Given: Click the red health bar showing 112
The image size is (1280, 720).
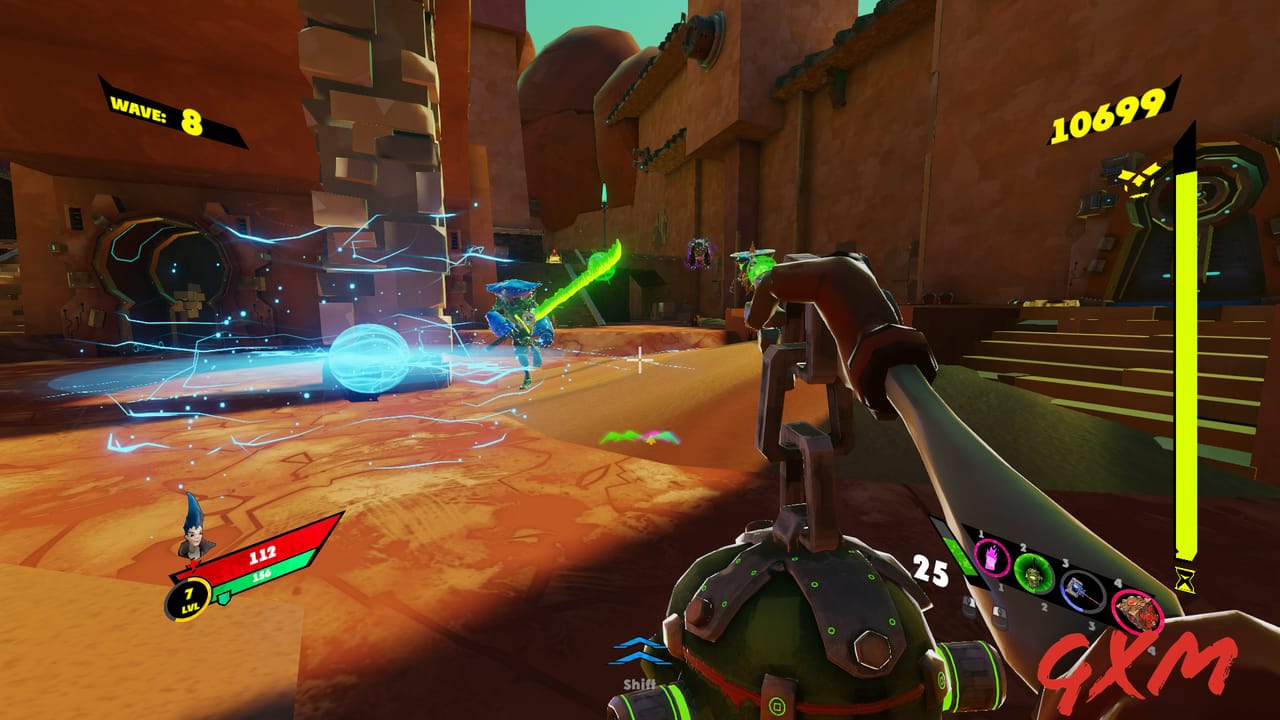Looking at the screenshot, I should [262, 555].
